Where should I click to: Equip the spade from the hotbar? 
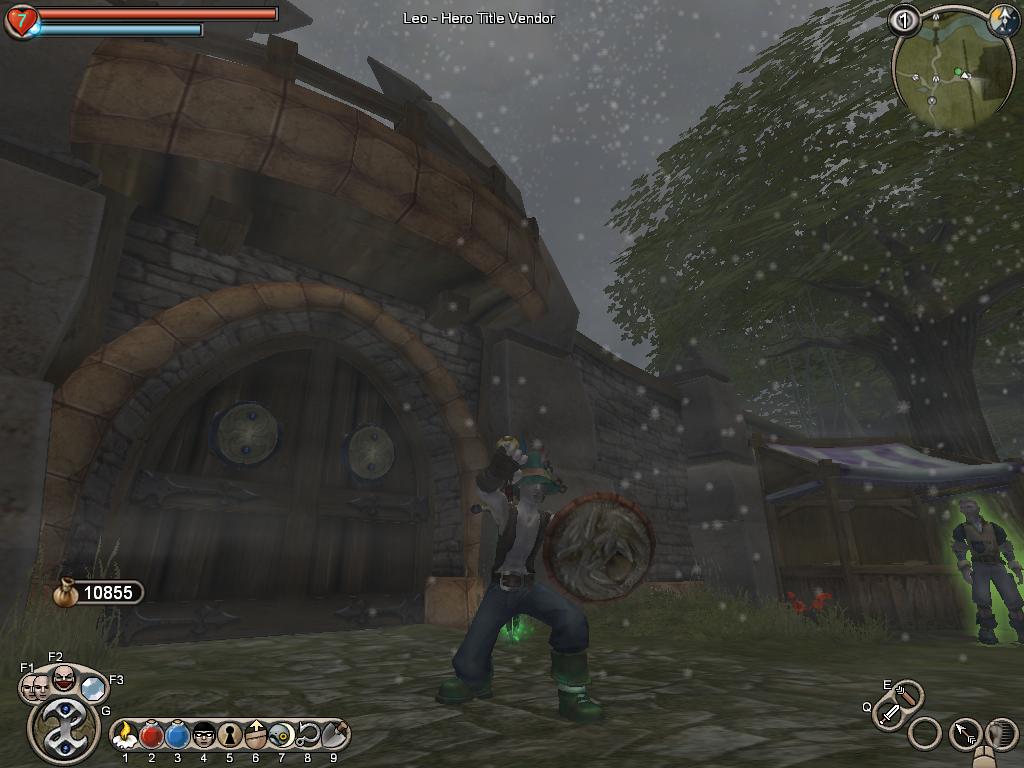pyautogui.click(x=333, y=736)
